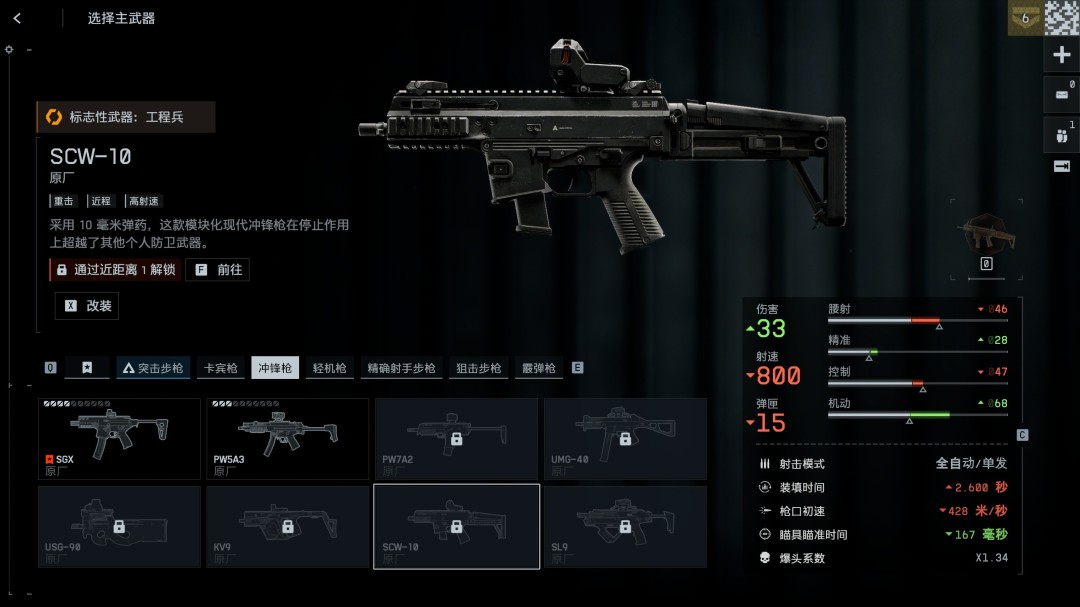Select the locked PW7A2 weapon tile
This screenshot has width=1080, height=607.
tap(456, 439)
